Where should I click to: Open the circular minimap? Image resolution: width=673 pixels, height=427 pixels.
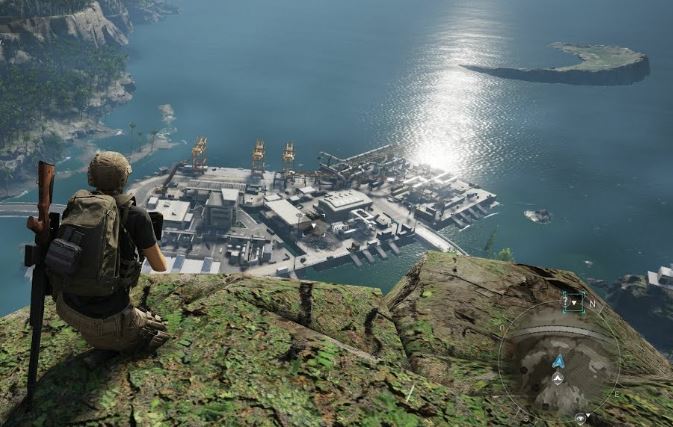558,360
